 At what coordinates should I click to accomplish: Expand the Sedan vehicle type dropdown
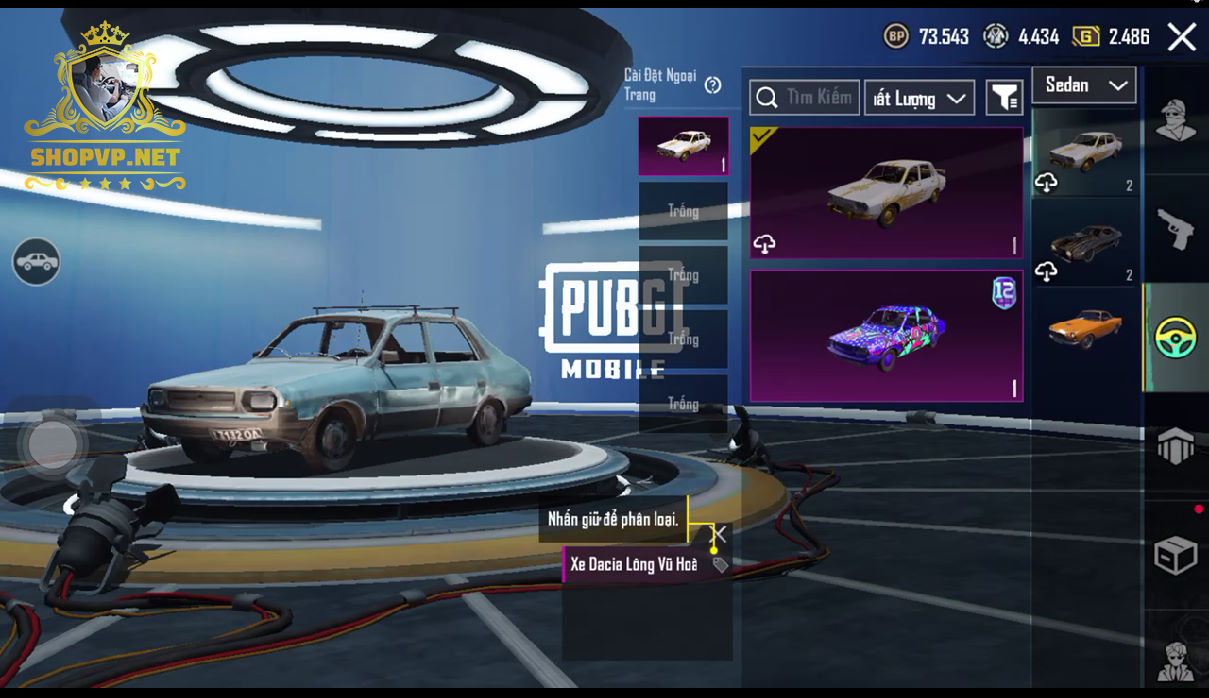click(1084, 86)
